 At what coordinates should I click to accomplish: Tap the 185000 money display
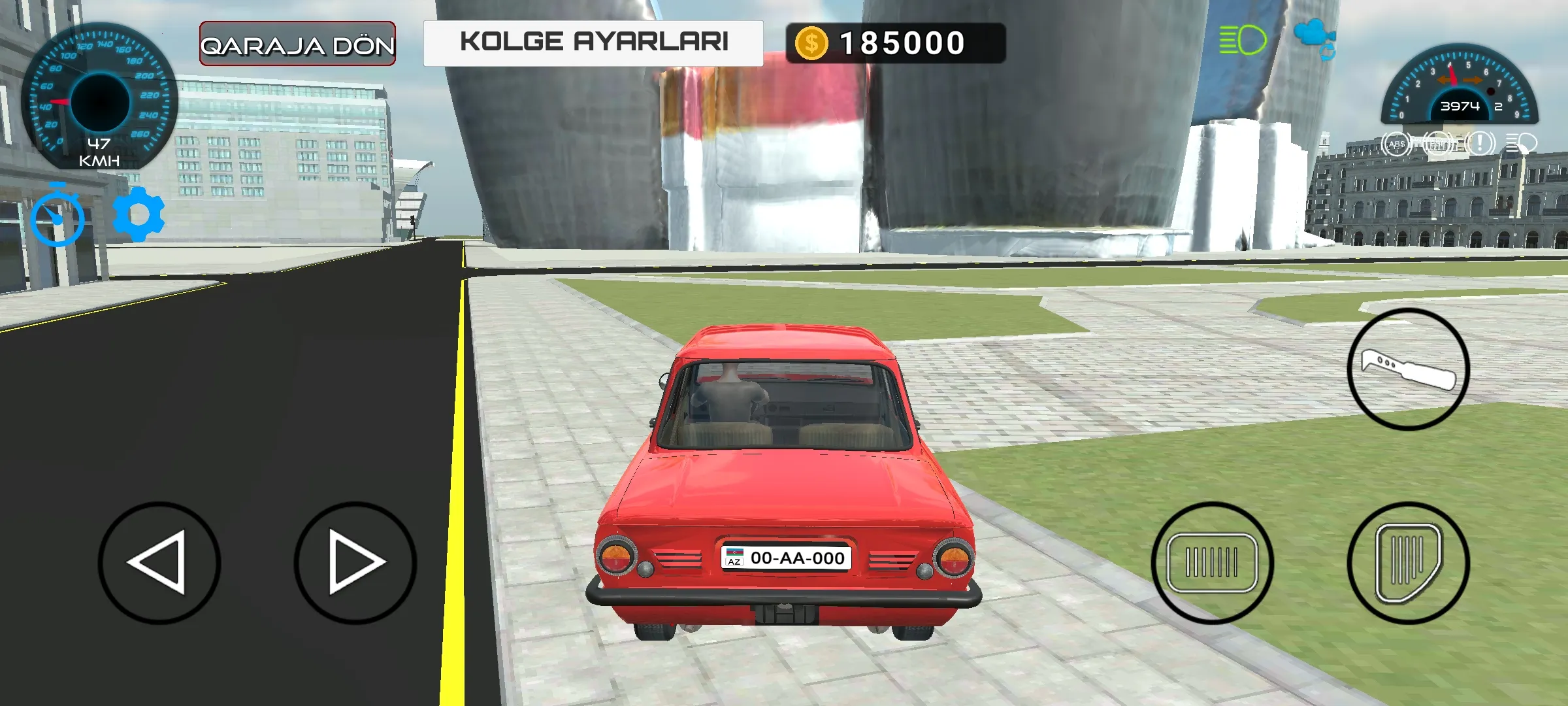(x=900, y=42)
